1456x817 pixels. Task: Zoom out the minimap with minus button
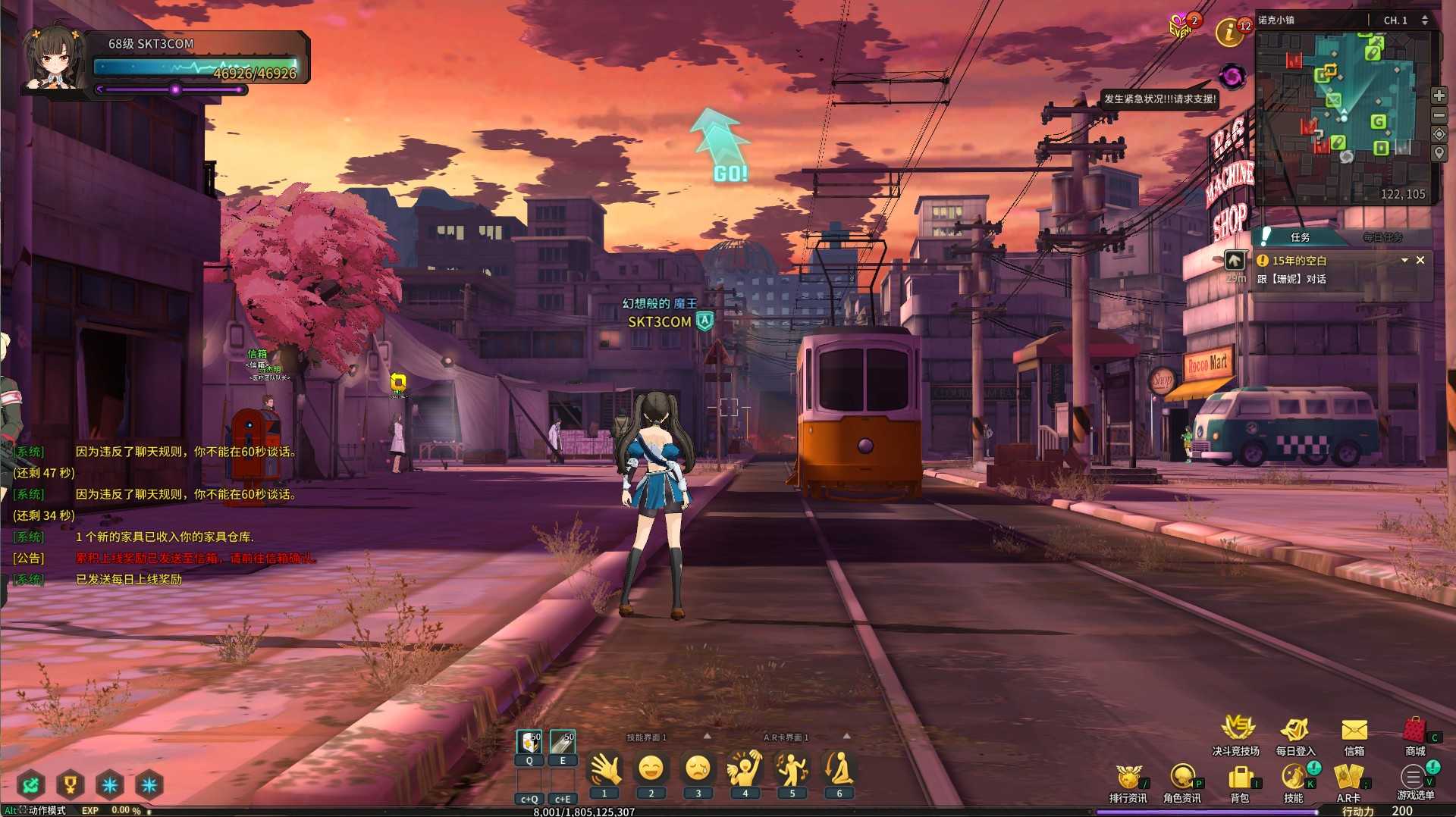point(1439,115)
